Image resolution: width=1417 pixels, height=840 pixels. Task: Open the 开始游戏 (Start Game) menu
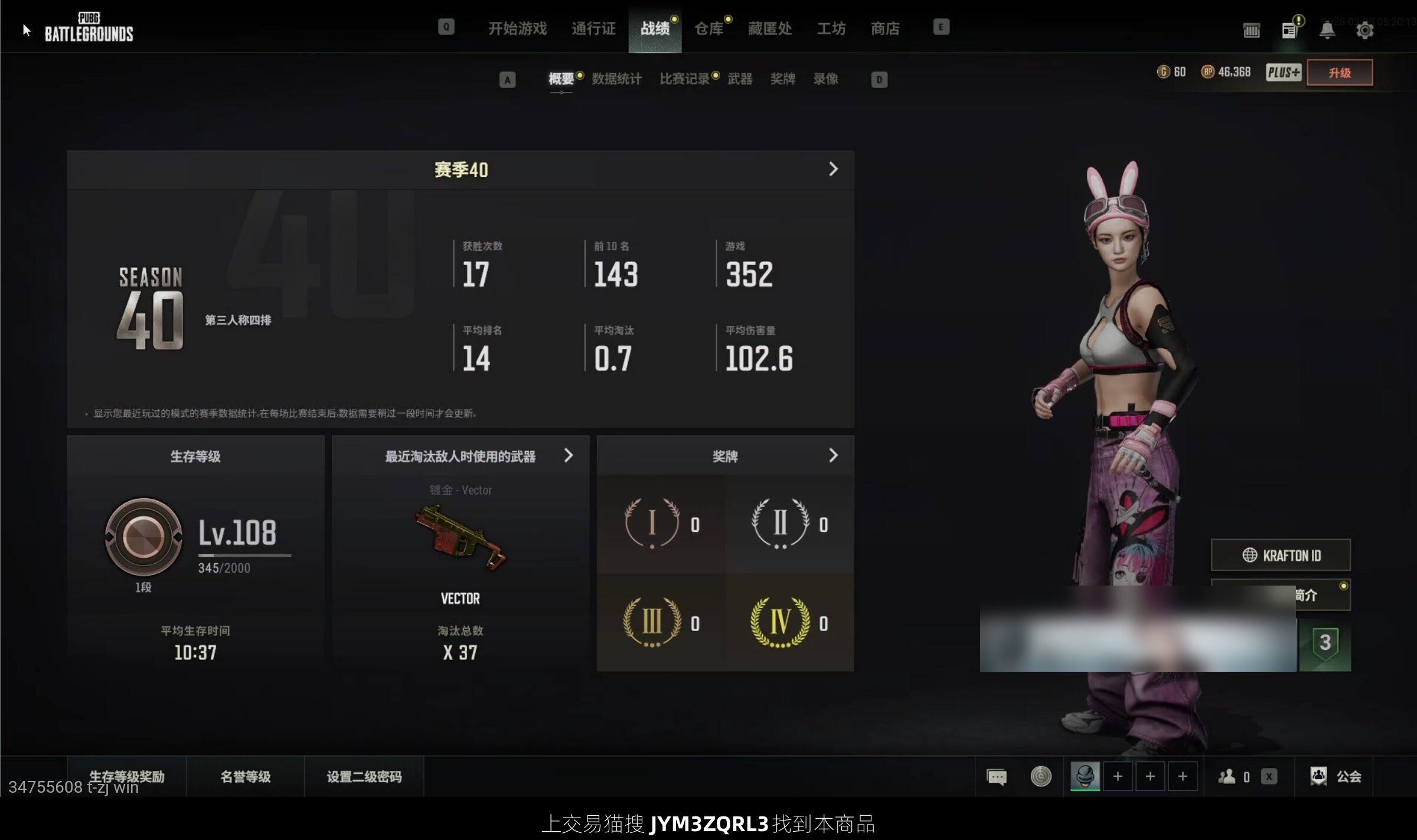tap(517, 28)
